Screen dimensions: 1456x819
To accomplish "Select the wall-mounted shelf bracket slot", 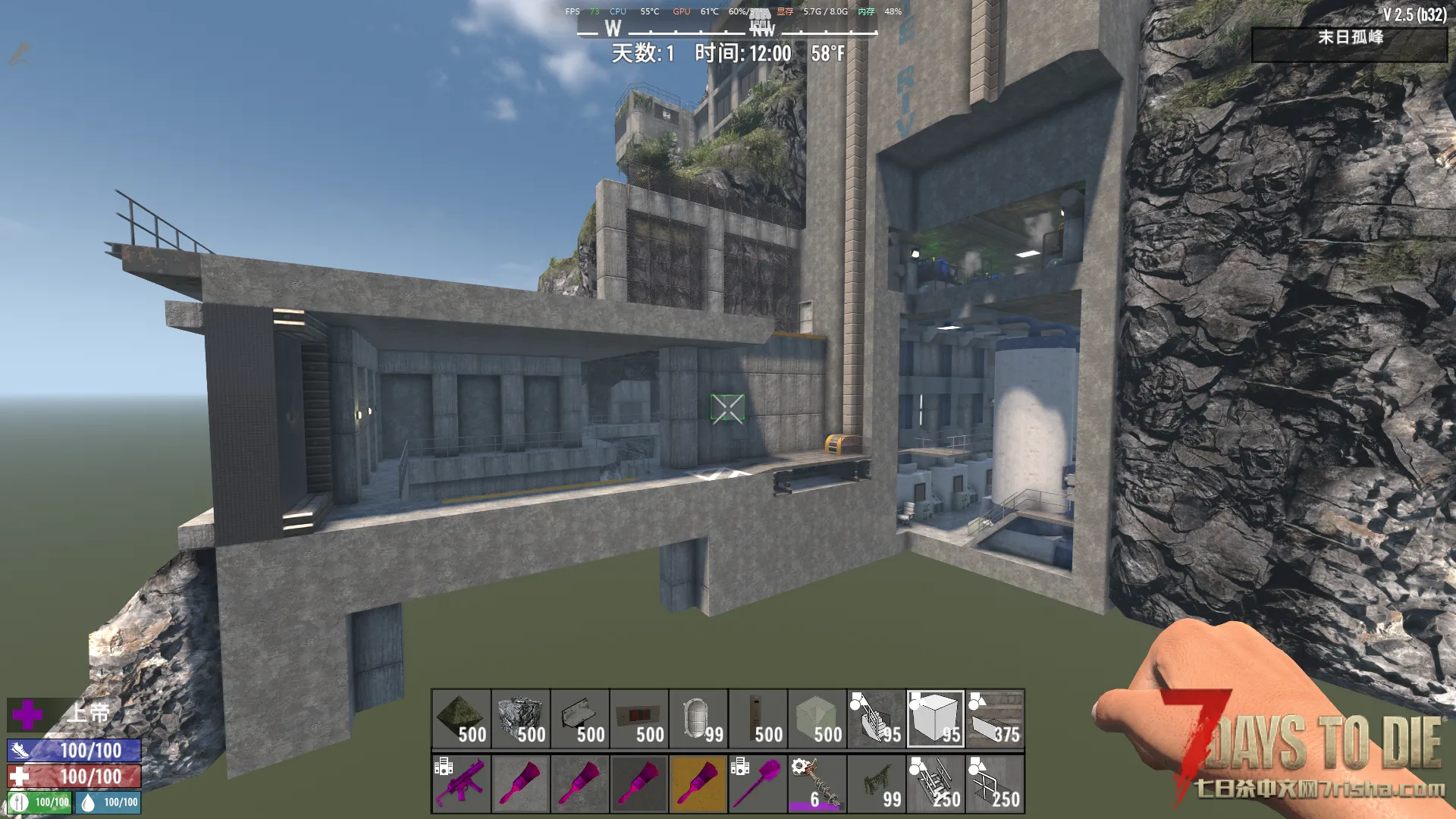I will click(580, 718).
